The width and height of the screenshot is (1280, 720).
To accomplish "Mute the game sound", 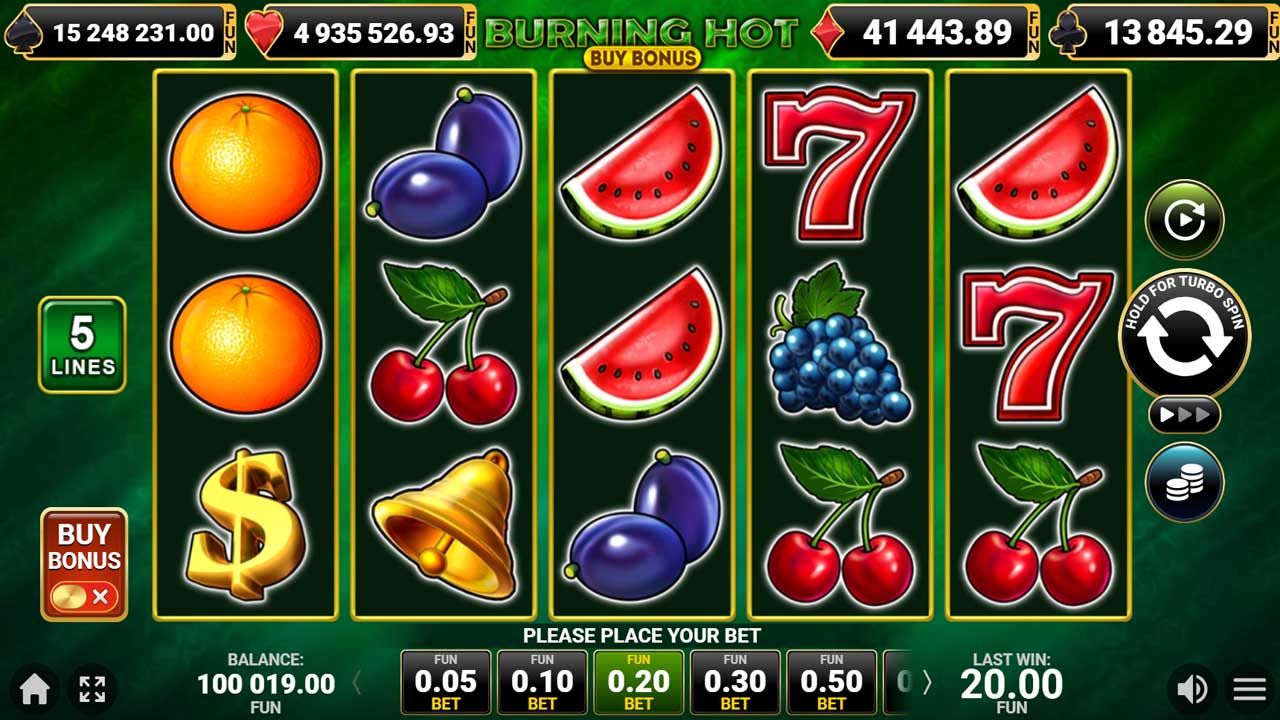I will (x=1191, y=688).
